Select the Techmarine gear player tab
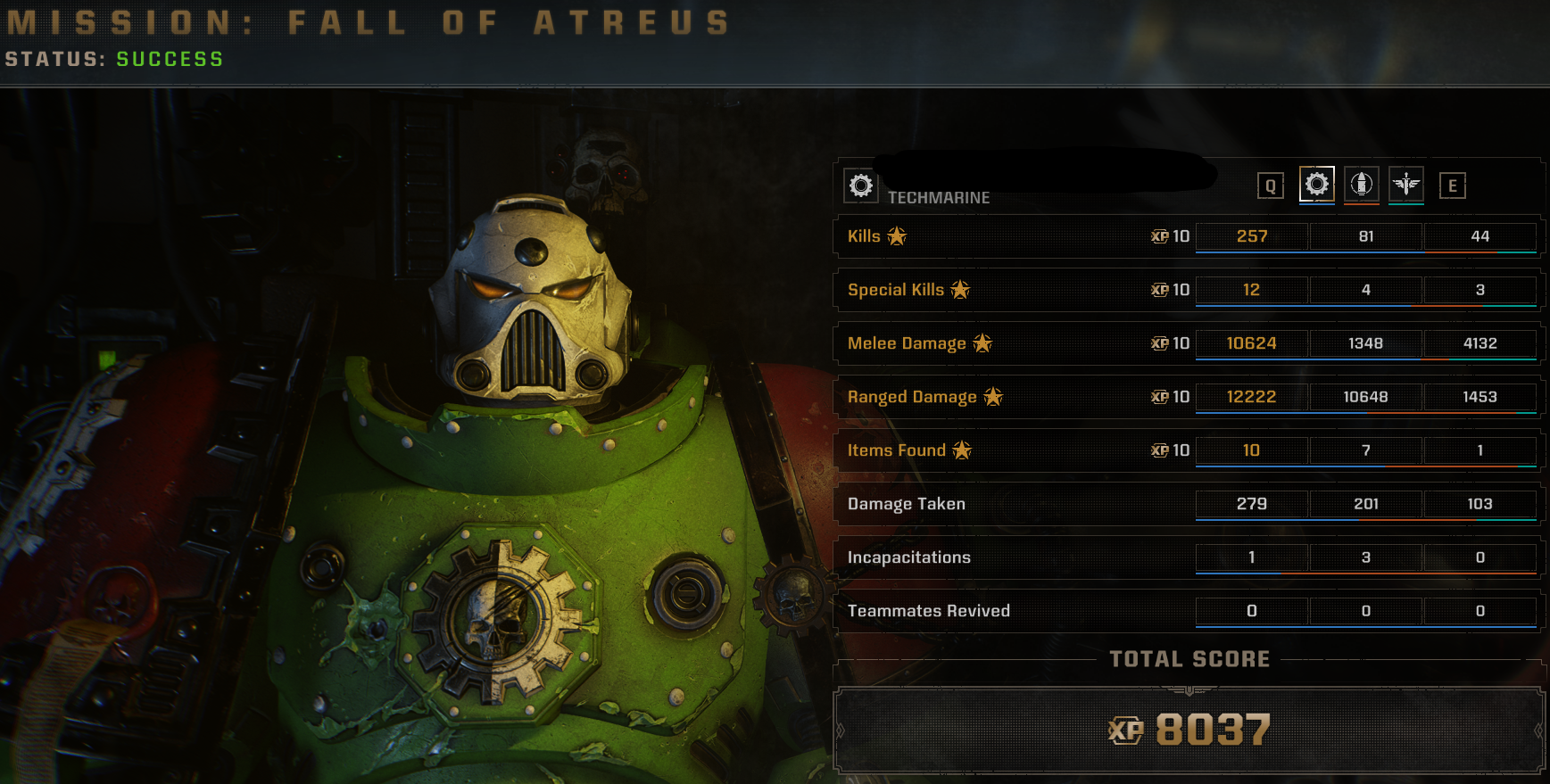 [1316, 185]
